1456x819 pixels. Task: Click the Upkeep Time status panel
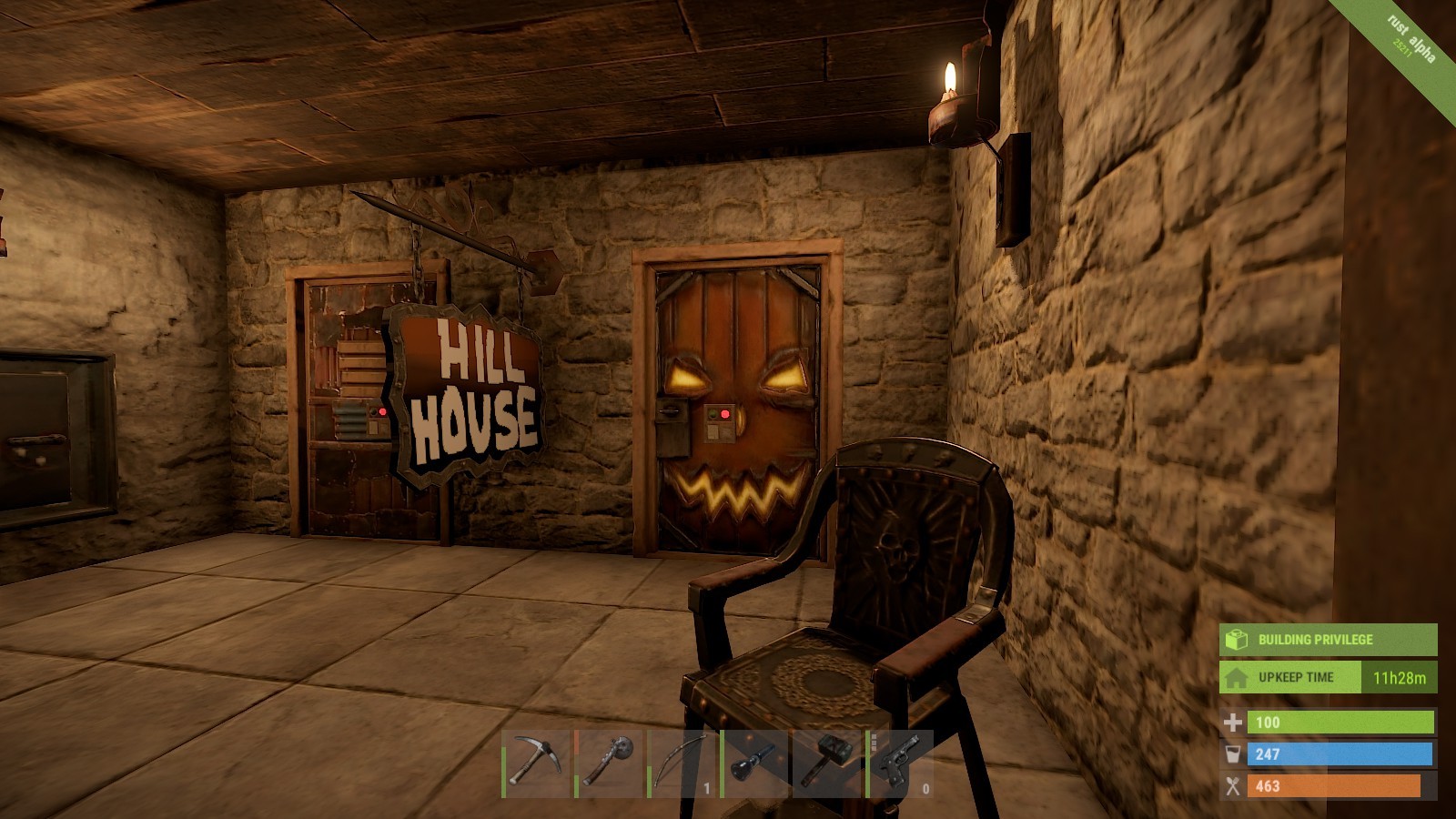(x=1328, y=678)
